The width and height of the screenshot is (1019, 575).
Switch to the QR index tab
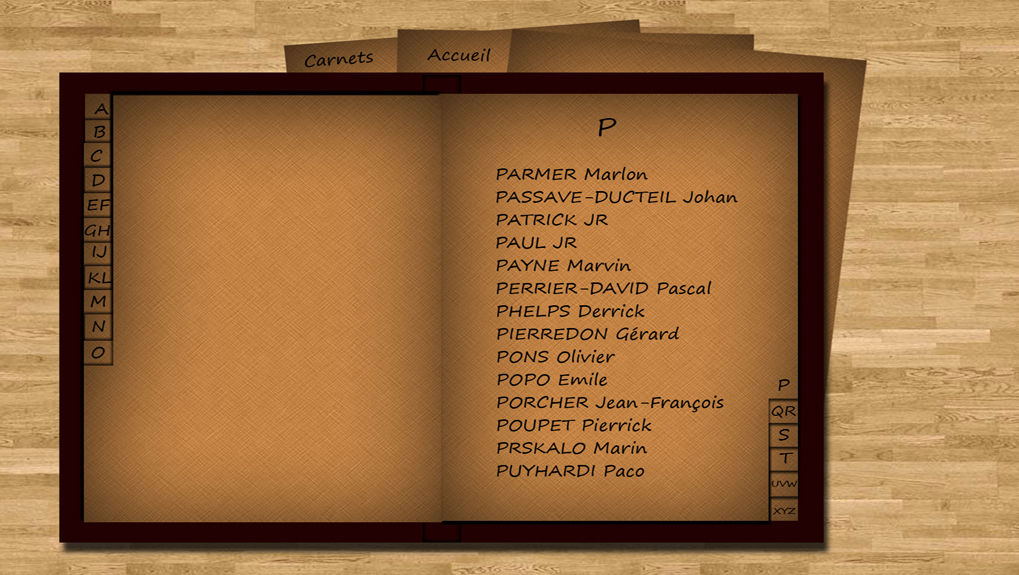point(783,411)
